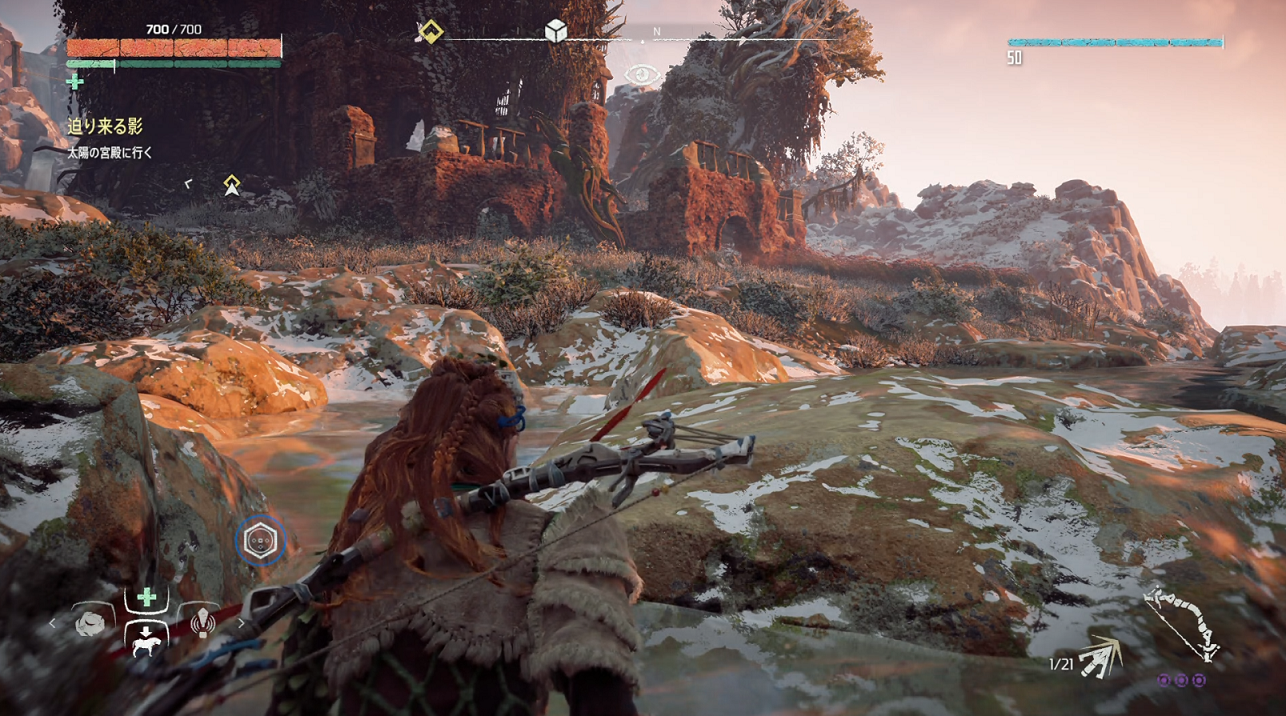Select the rock item in tool wheel
1286x716 pixels.
(x=91, y=623)
